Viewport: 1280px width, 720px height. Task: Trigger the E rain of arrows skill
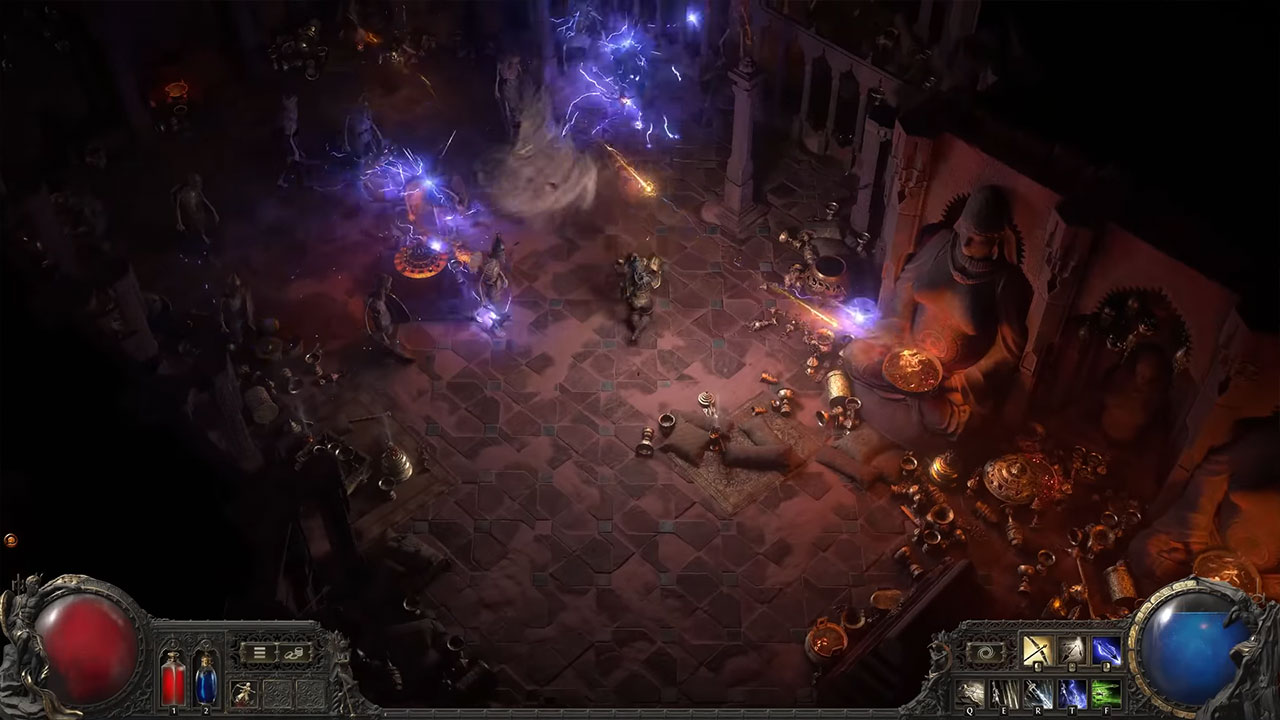[x=1004, y=692]
